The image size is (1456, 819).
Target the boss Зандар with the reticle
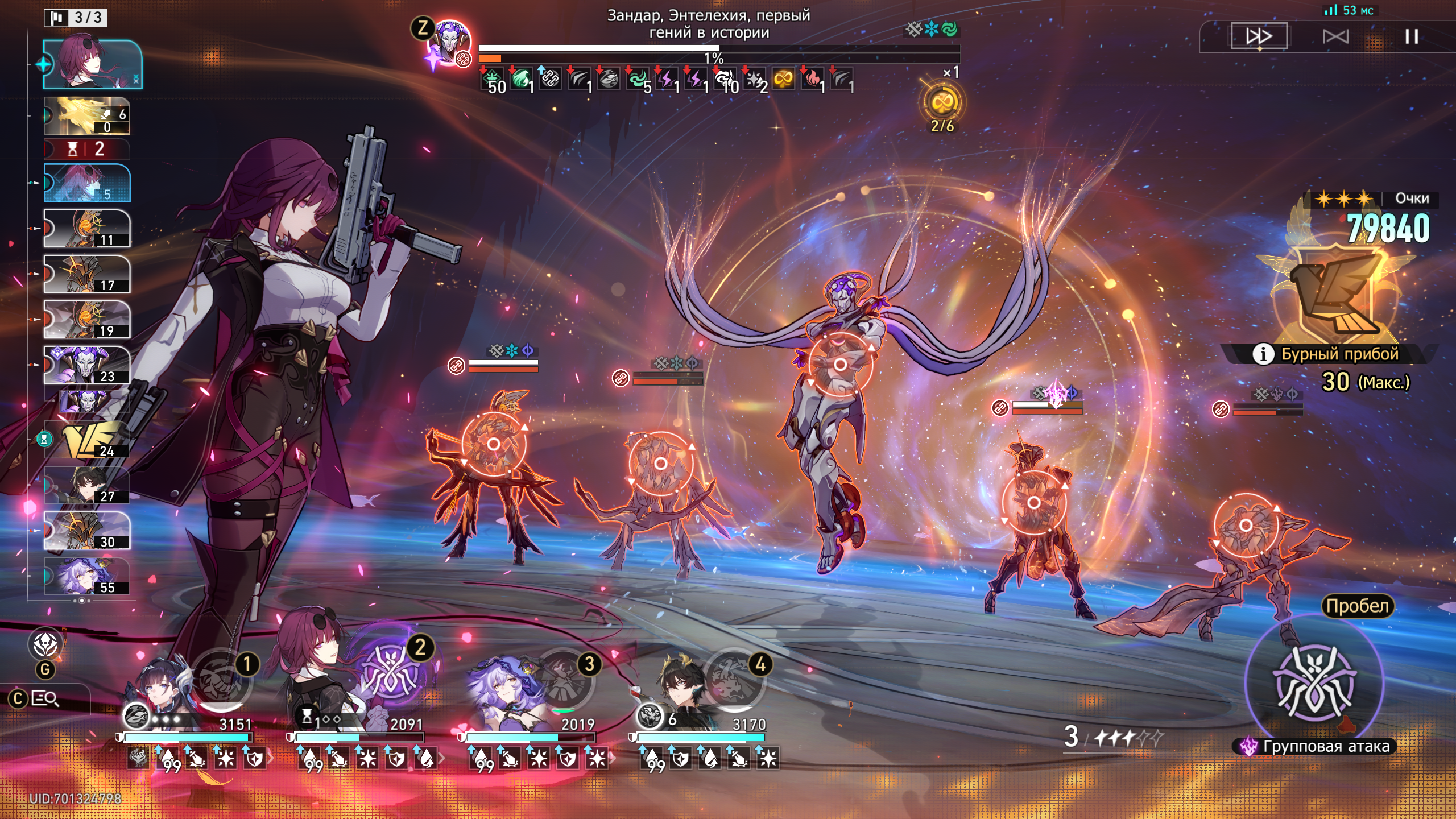tap(840, 364)
